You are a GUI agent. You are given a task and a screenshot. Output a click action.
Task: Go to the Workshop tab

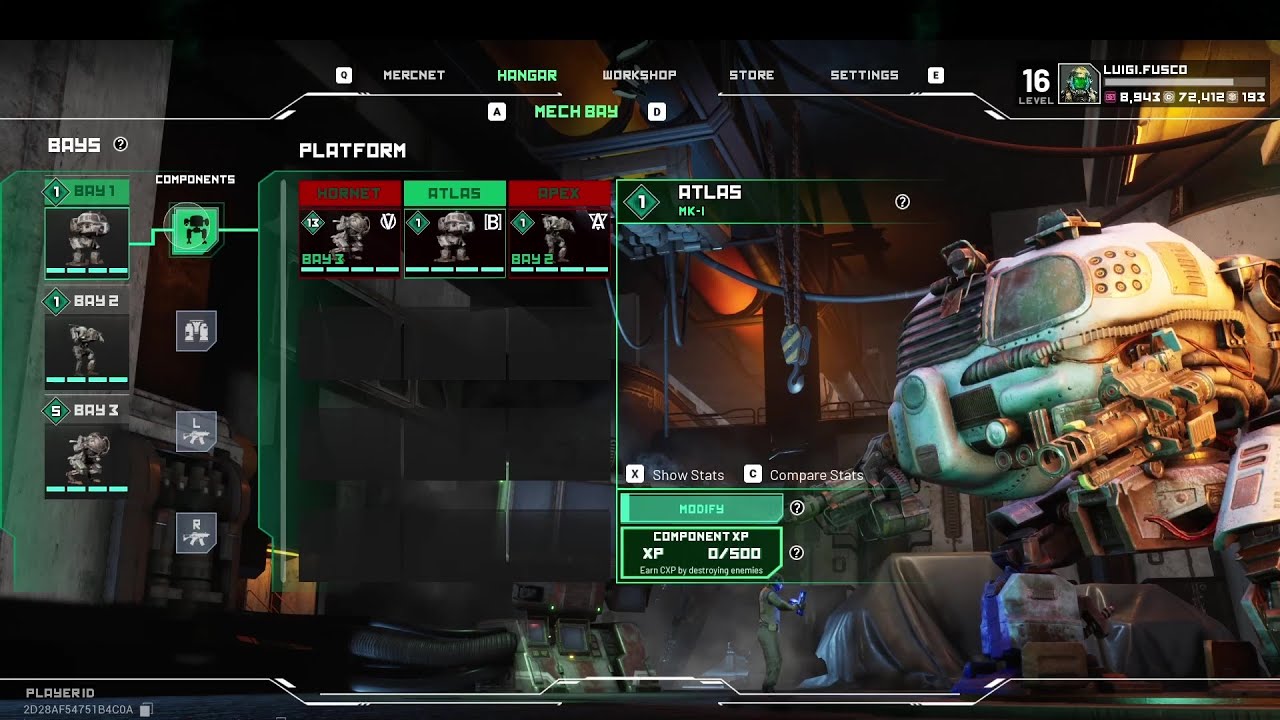639,75
